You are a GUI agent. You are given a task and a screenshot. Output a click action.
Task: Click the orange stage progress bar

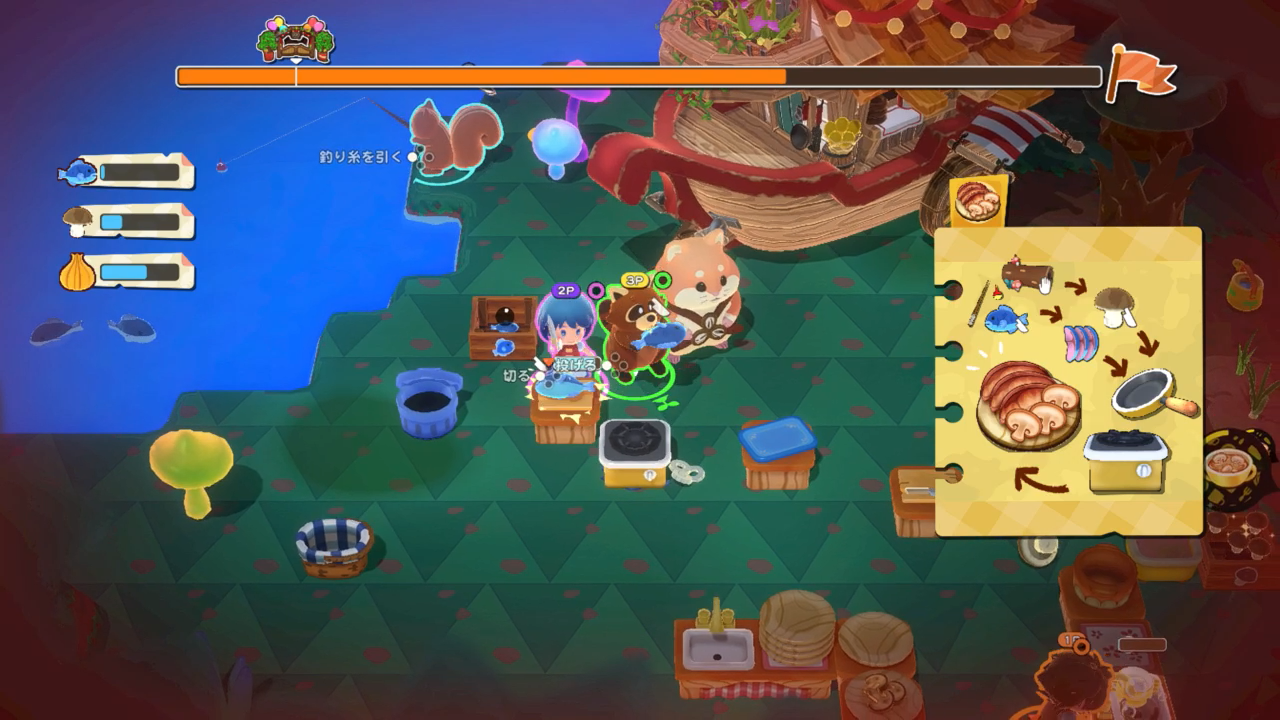[480, 73]
